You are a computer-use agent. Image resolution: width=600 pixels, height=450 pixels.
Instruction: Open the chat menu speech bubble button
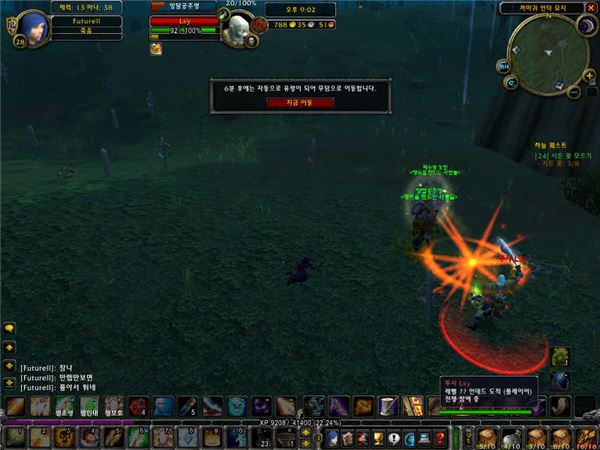click(9, 328)
